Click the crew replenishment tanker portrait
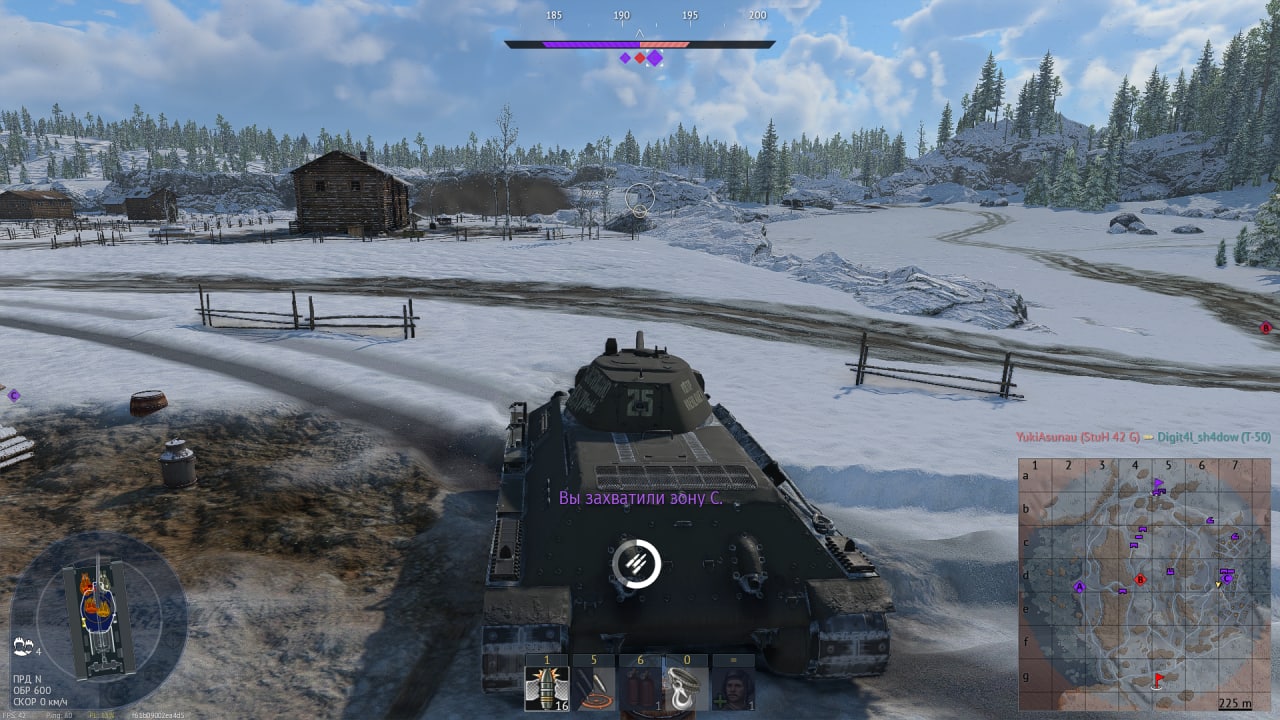The image size is (1280, 720). point(733,688)
